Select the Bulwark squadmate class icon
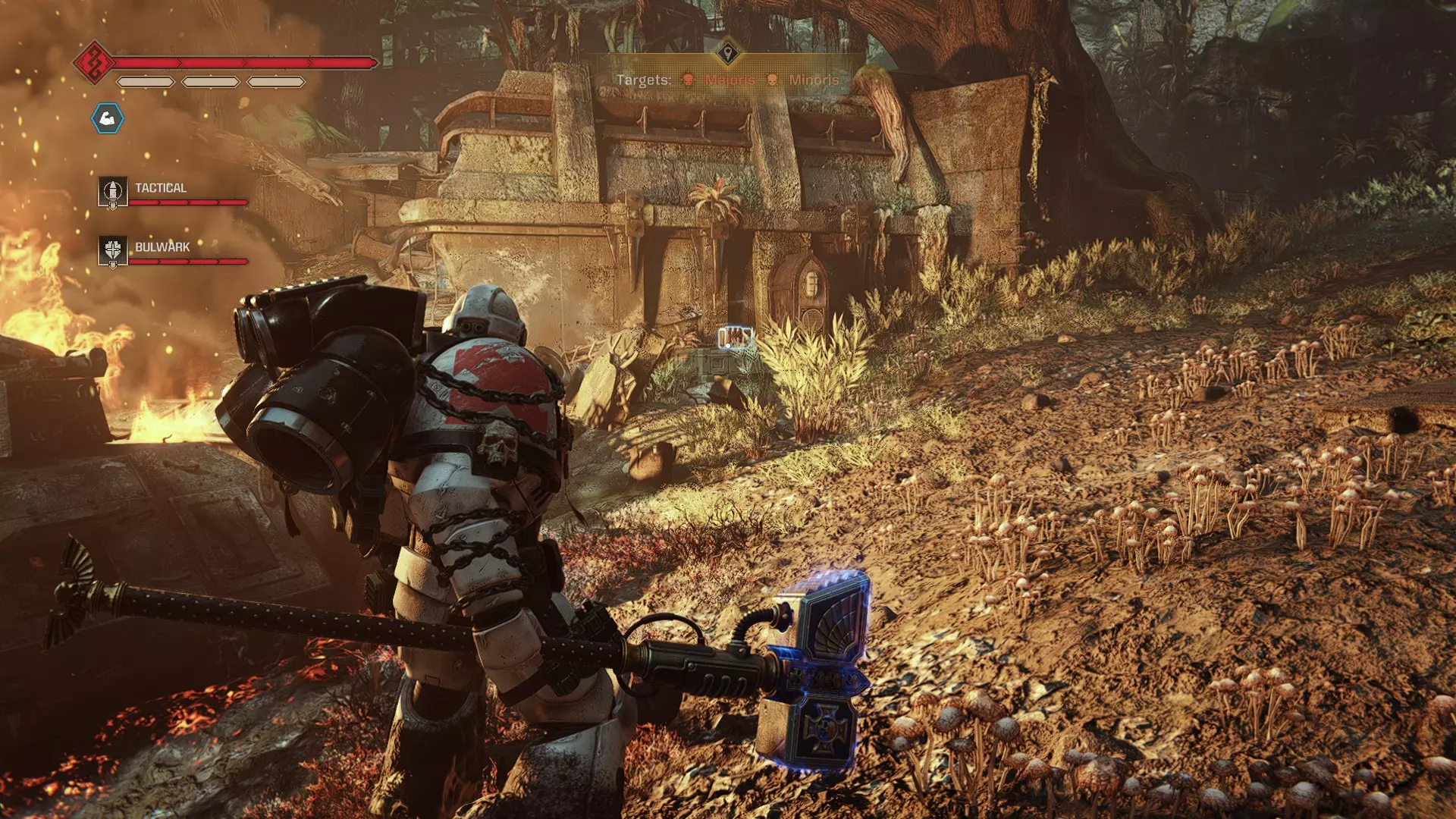This screenshot has width=1456, height=819. (x=112, y=251)
